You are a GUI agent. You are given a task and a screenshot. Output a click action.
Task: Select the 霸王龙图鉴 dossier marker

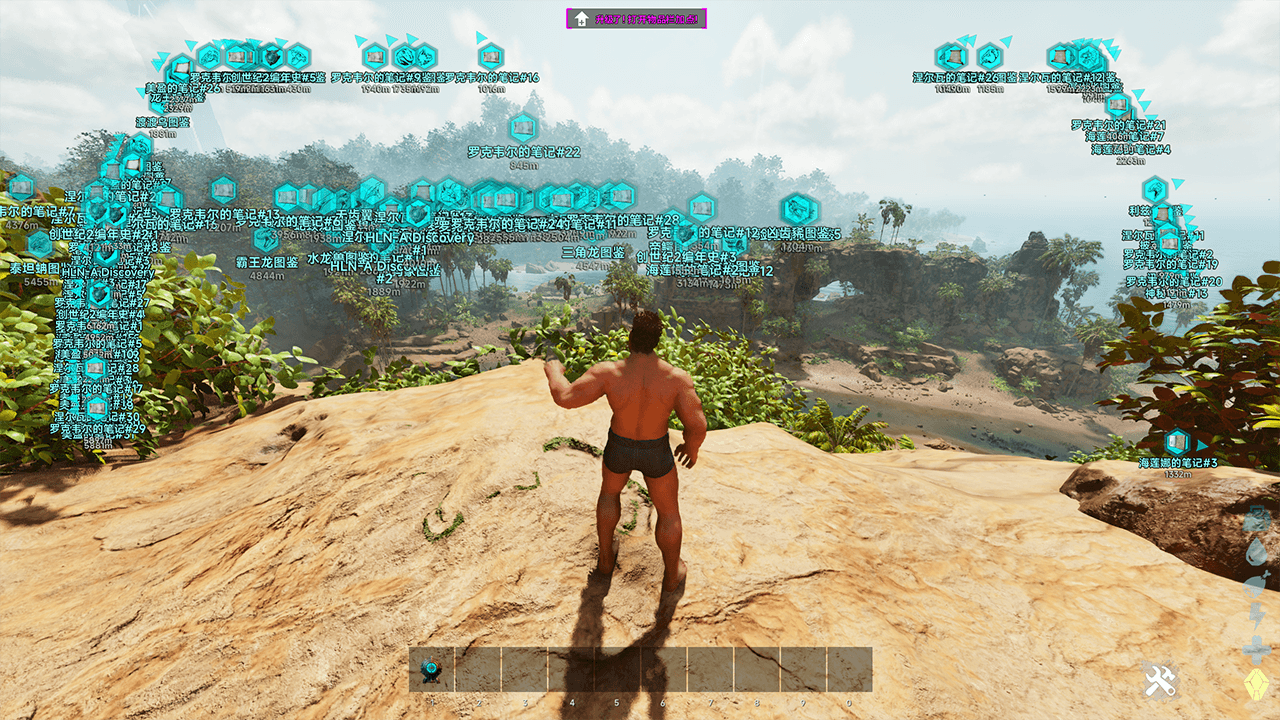pyautogui.click(x=267, y=240)
